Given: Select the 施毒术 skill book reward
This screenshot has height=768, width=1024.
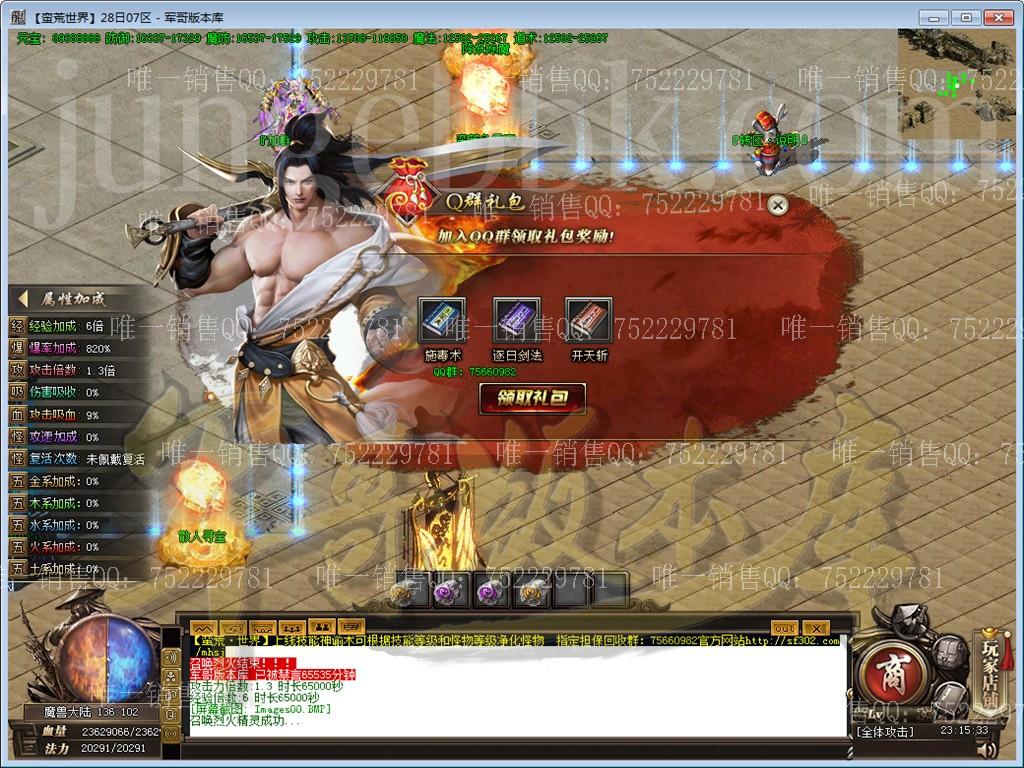Looking at the screenshot, I should 442,321.
